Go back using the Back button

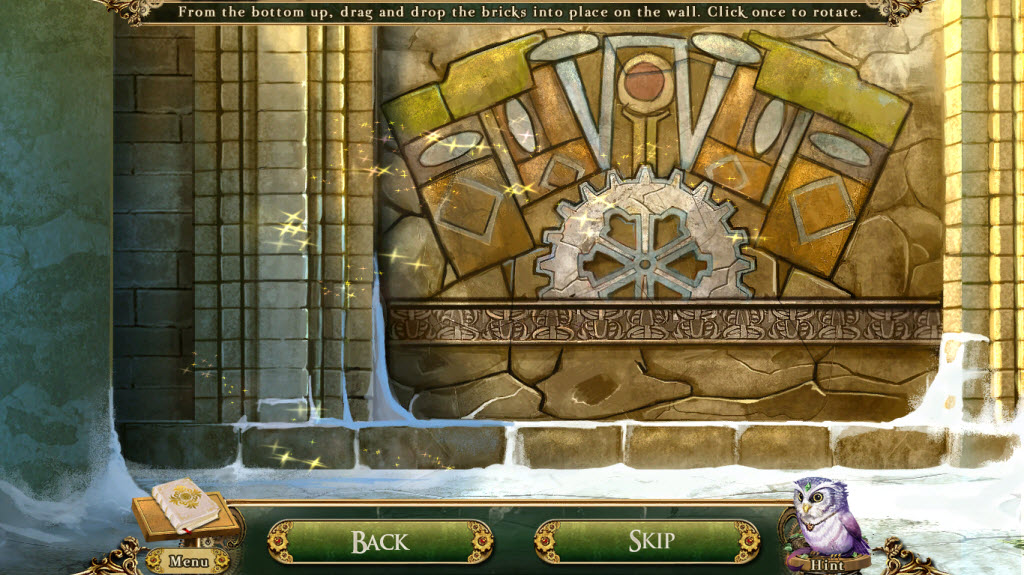(x=380, y=542)
